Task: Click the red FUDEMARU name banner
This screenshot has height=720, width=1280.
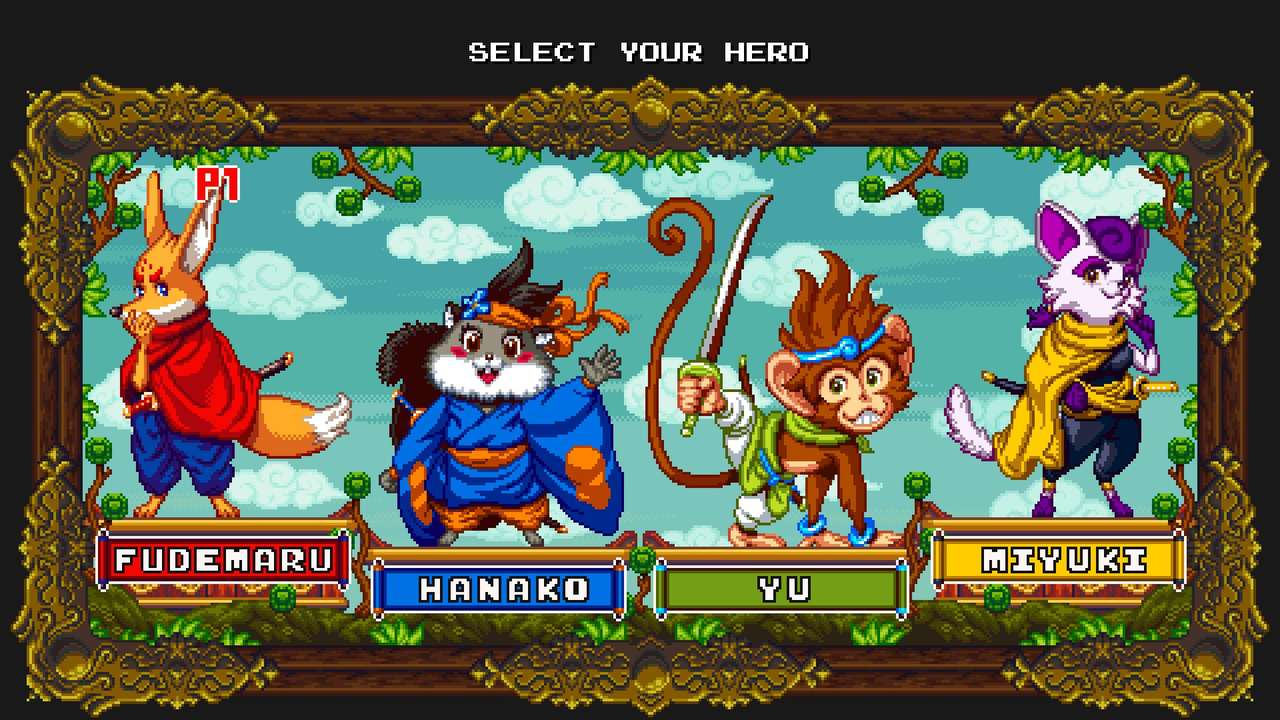Action: pos(220,561)
